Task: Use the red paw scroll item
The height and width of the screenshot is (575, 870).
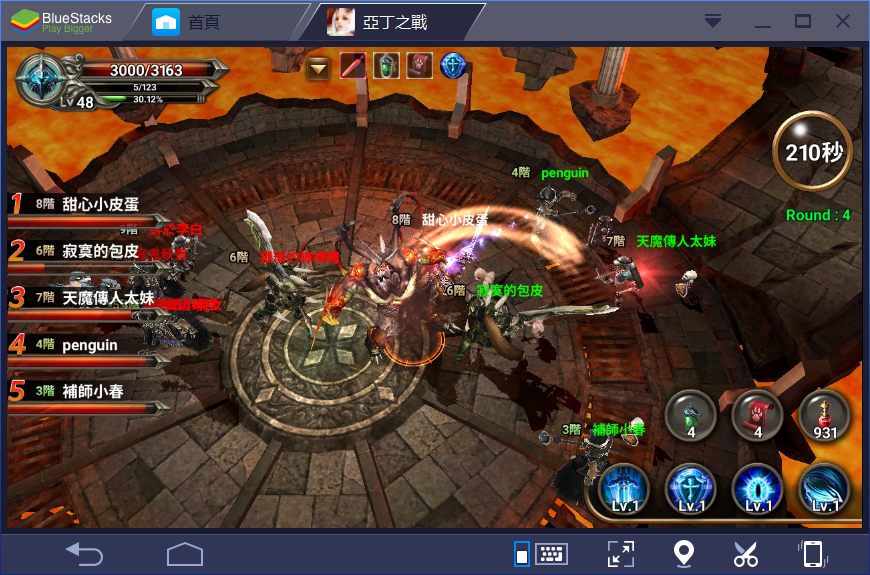Action: (757, 415)
